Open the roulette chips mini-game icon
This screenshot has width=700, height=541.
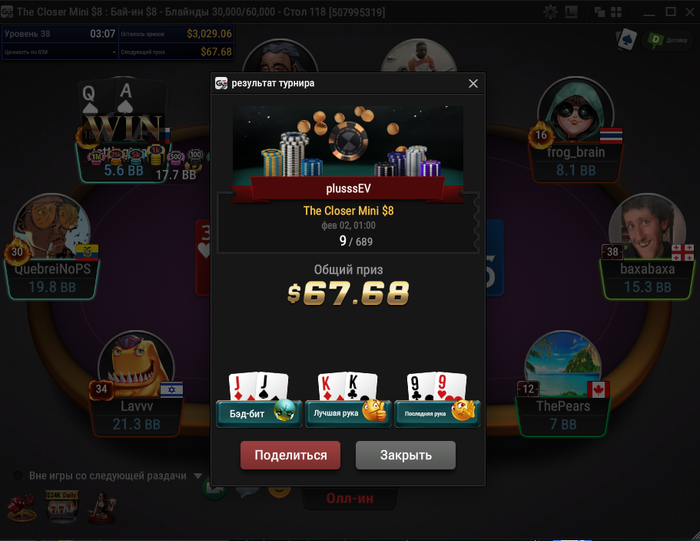click(x=19, y=509)
